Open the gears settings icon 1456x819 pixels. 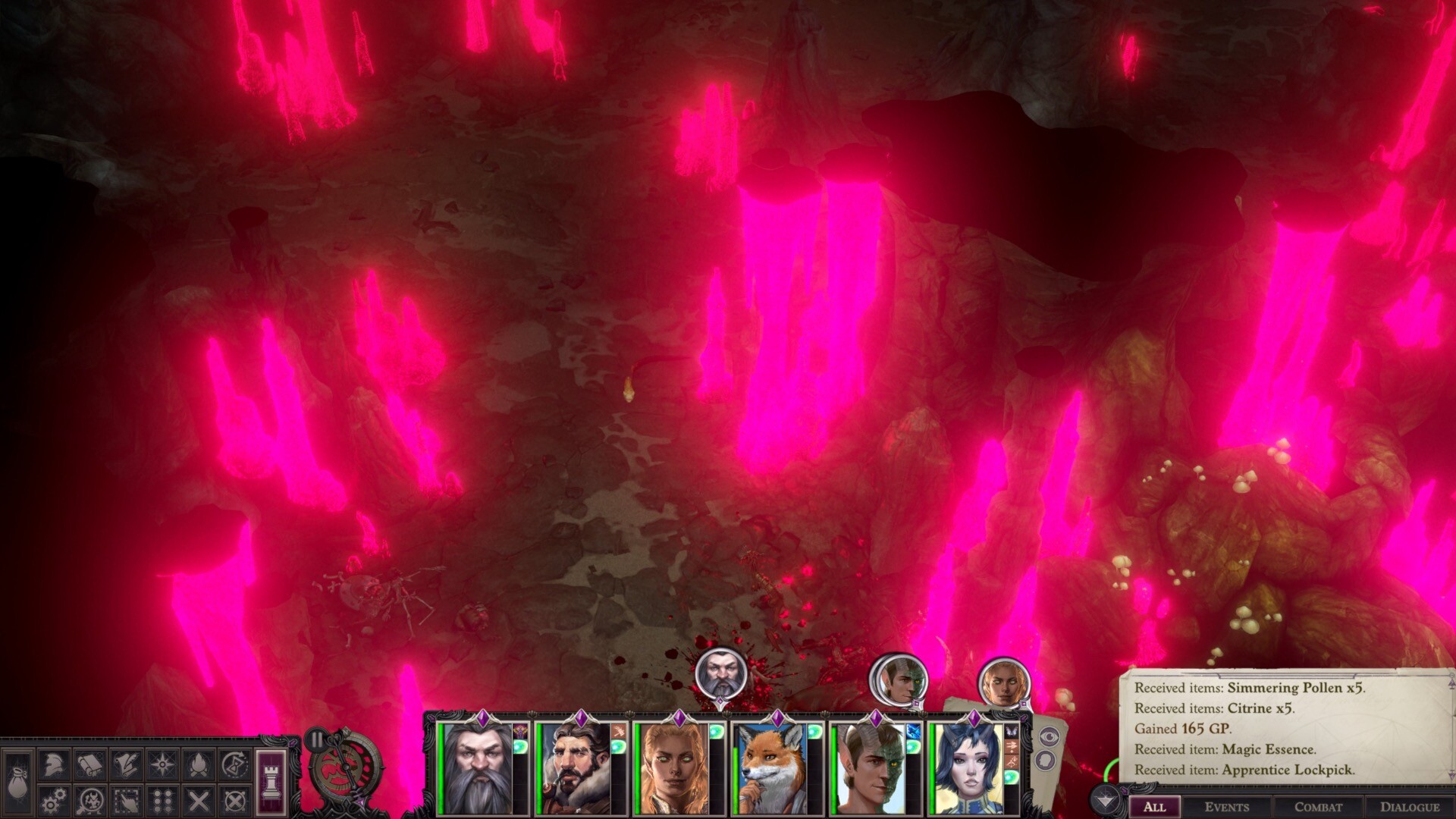click(x=53, y=801)
